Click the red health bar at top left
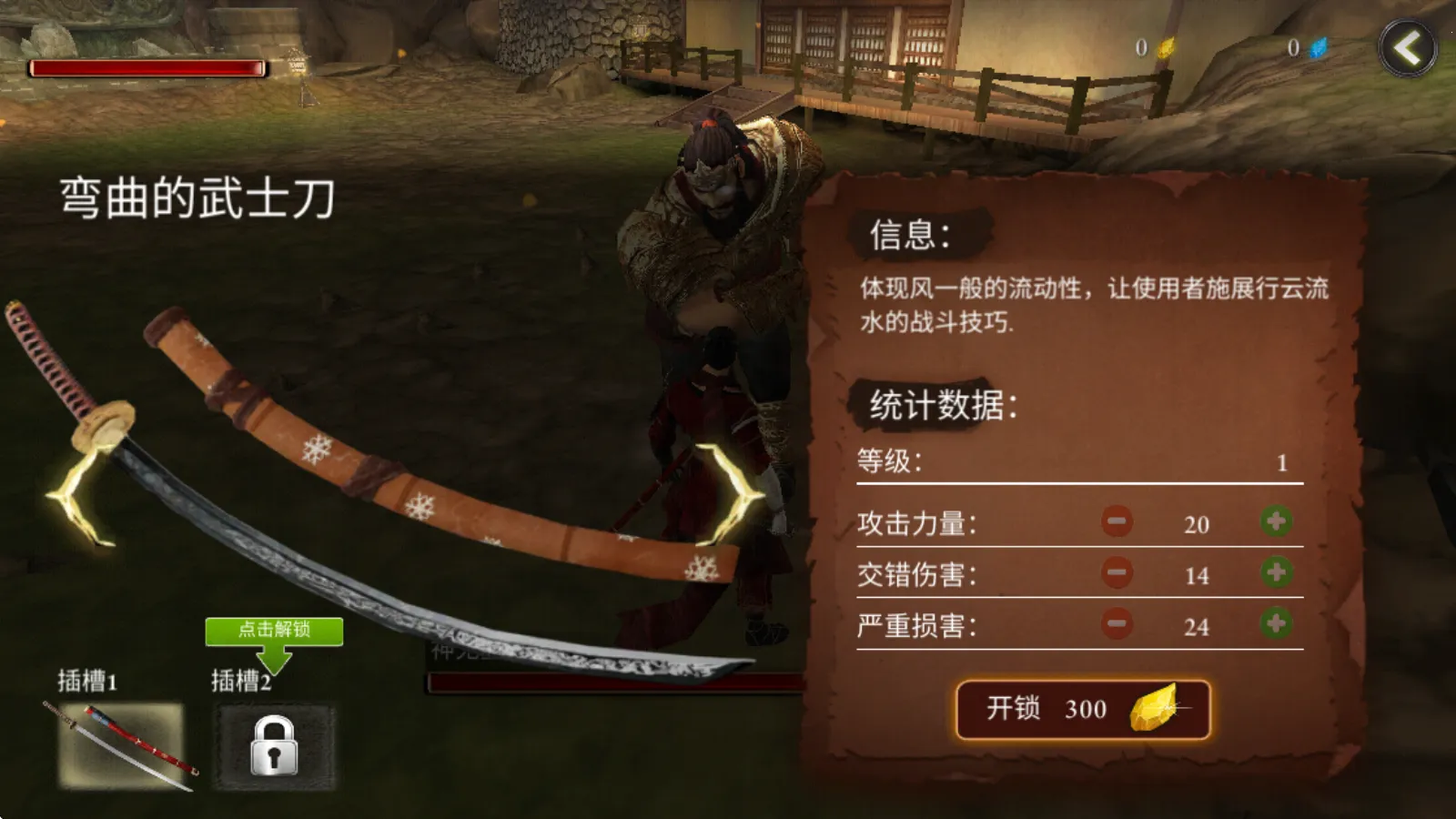1456x819 pixels. (x=146, y=66)
